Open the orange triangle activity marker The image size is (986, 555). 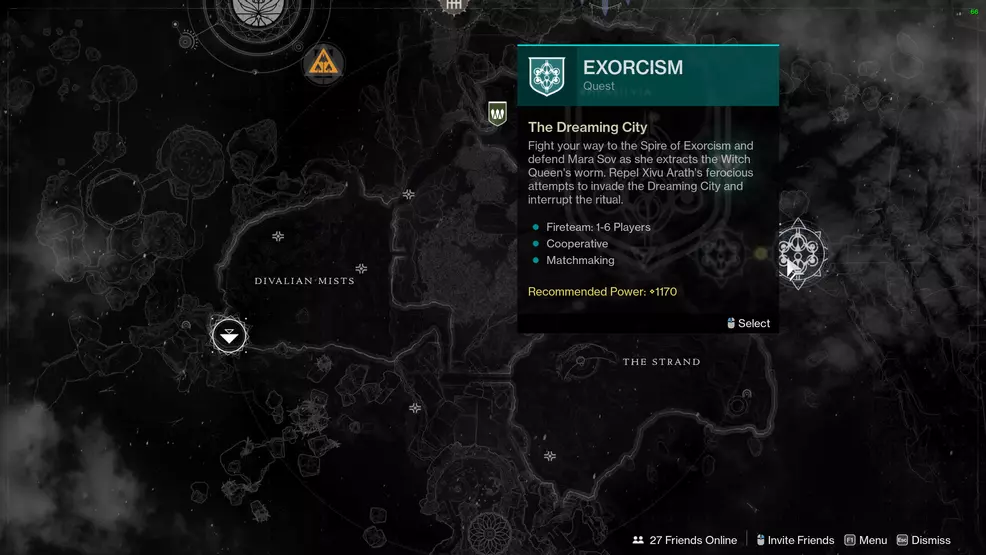(x=323, y=65)
